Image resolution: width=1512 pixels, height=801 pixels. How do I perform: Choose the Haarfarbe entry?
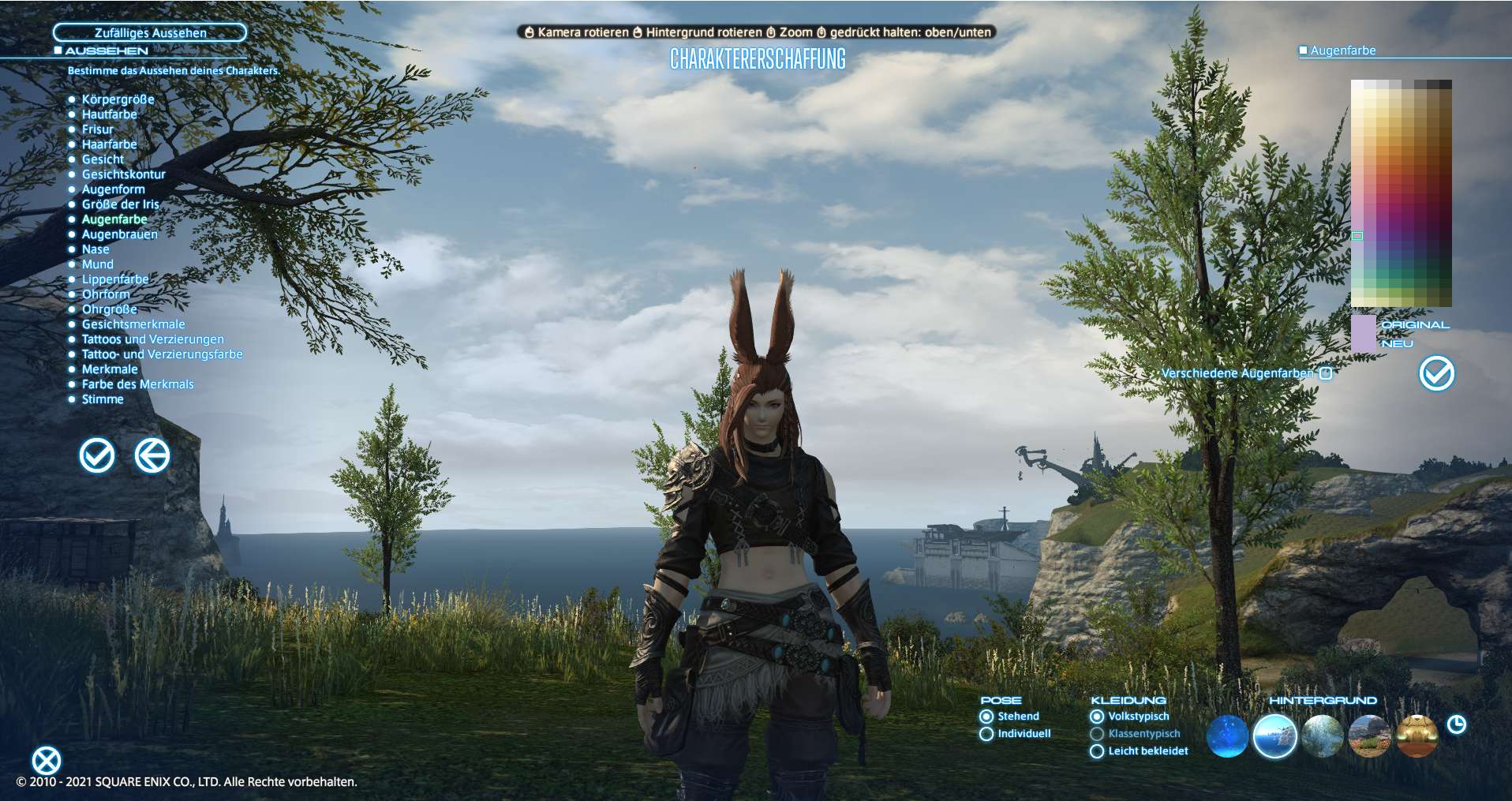point(109,144)
